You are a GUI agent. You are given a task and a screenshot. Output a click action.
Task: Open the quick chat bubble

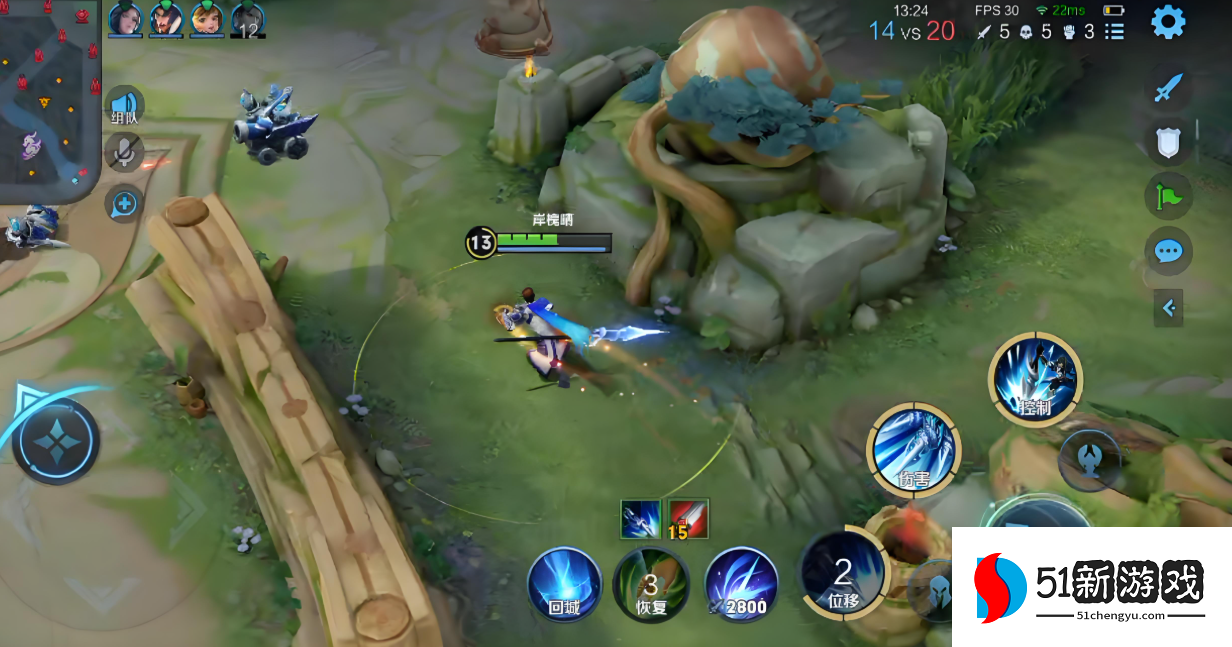point(1168,251)
